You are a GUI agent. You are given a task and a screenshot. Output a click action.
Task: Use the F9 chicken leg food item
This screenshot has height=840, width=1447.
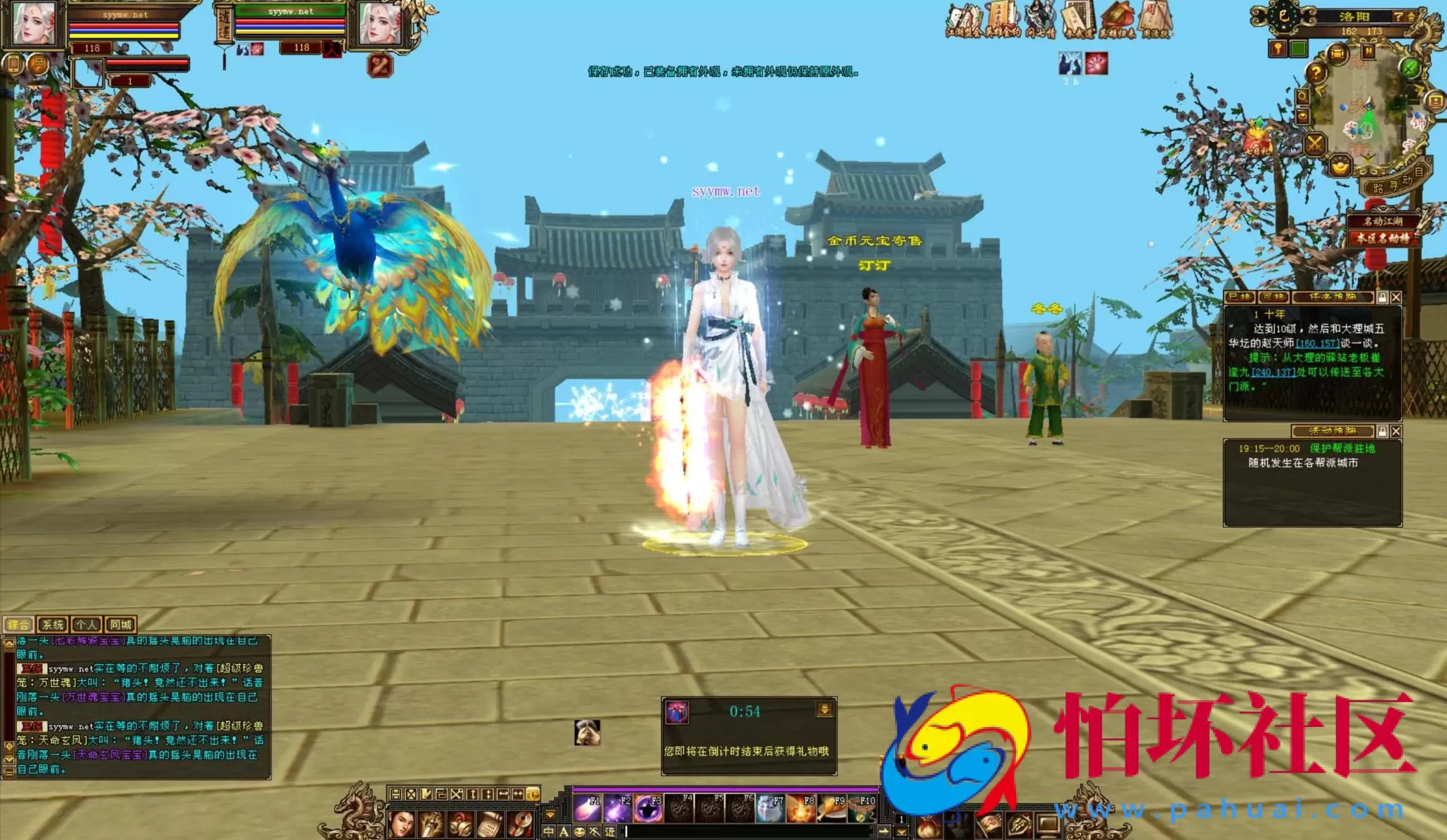coord(832,810)
